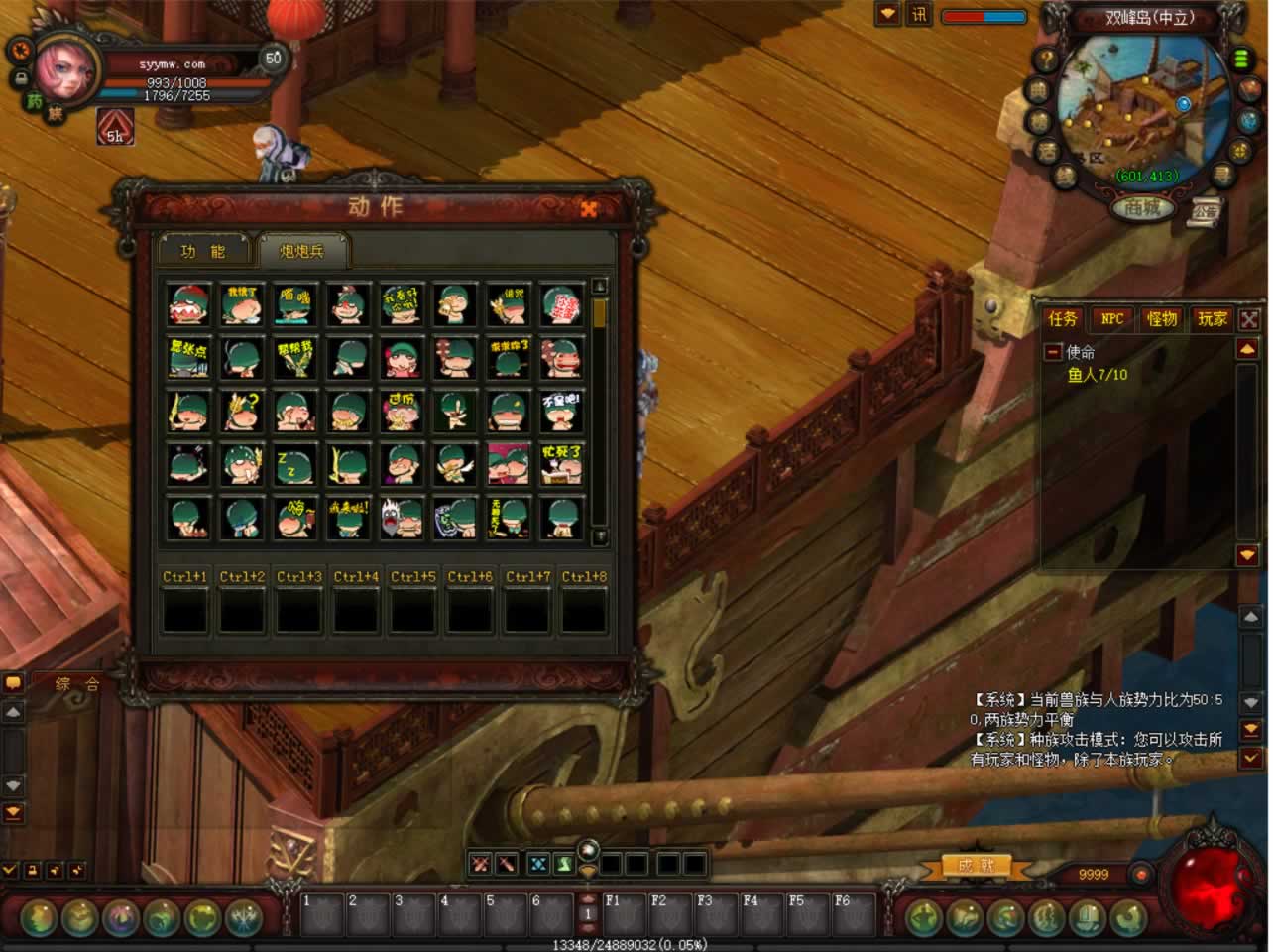1273x952 pixels.
Task: Pick the 忙死了 emote icon
Action: coord(562,464)
